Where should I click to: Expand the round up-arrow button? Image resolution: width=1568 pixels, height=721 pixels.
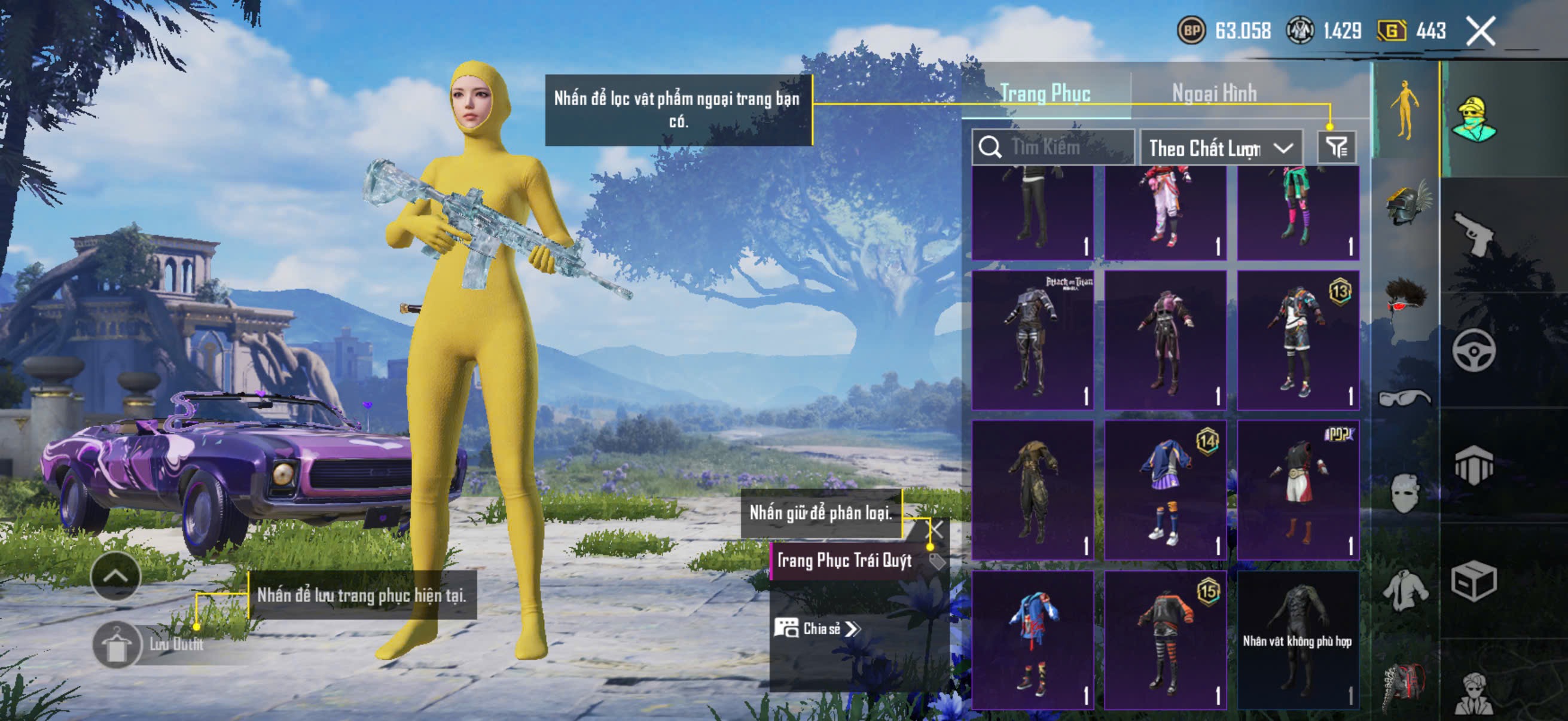point(115,576)
